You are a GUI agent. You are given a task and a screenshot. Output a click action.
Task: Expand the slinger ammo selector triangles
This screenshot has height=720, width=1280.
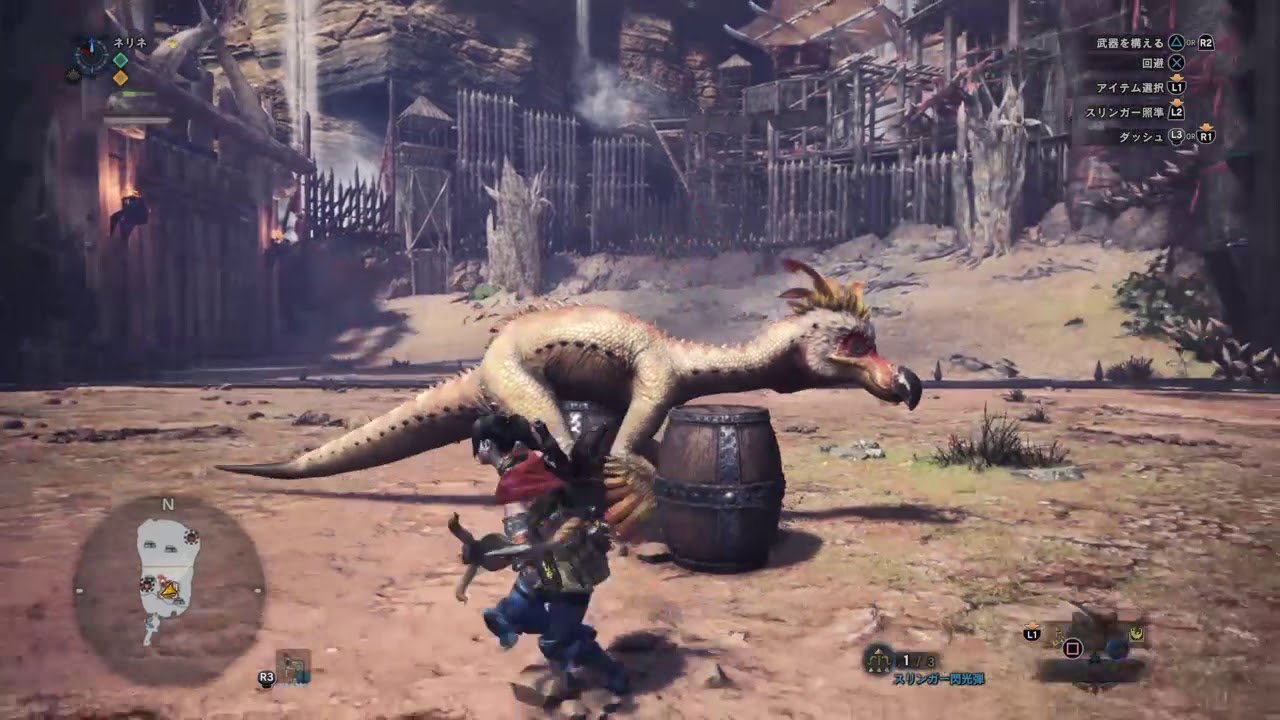[x=877, y=651]
